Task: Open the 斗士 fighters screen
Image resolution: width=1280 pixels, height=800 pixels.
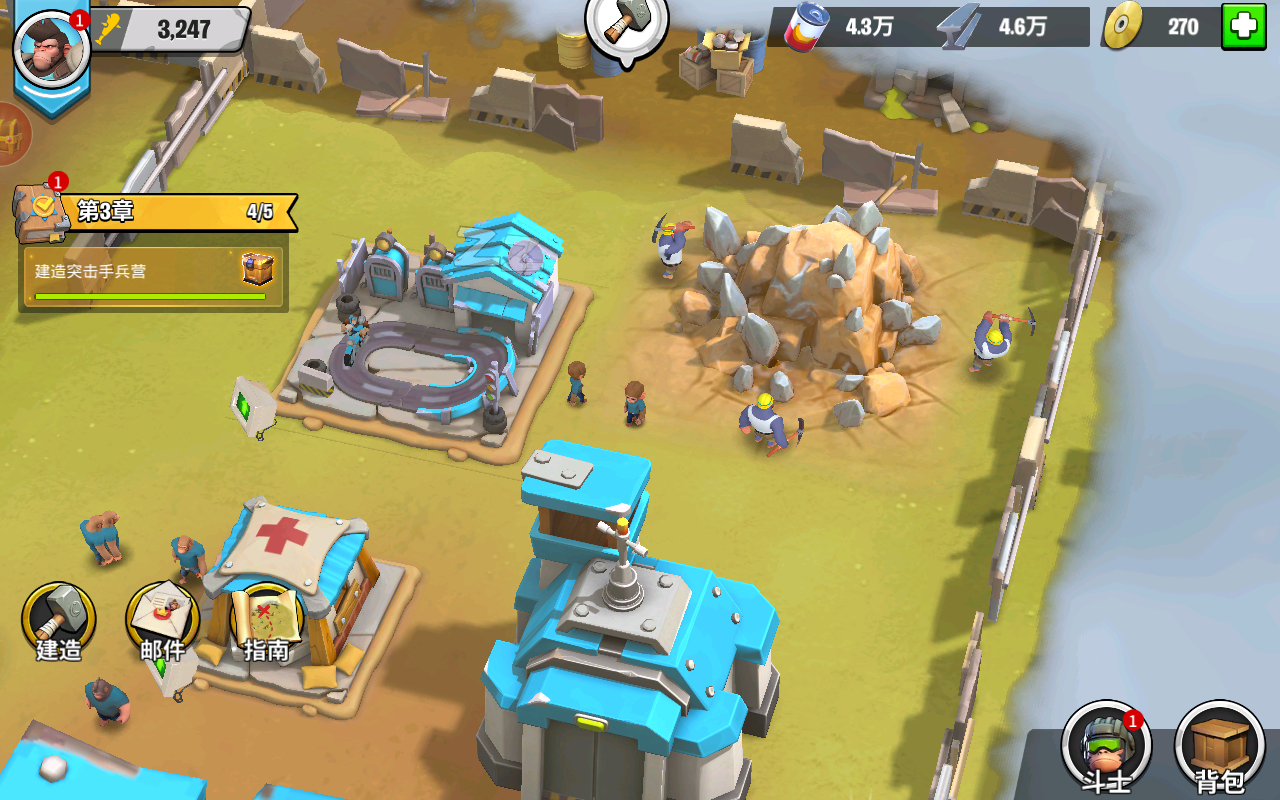Action: 1105,745
